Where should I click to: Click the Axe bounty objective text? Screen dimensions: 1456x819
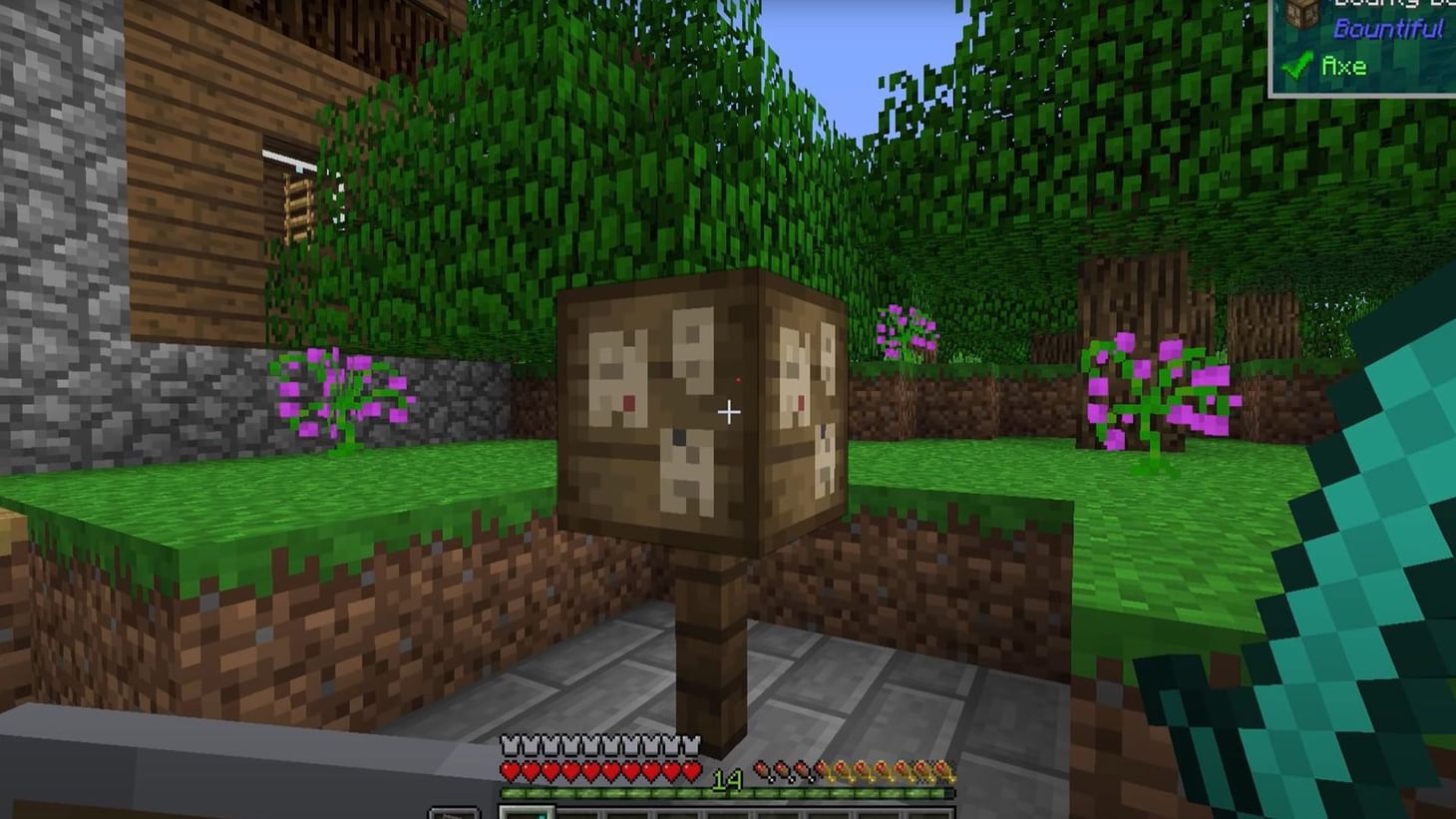1344,66
